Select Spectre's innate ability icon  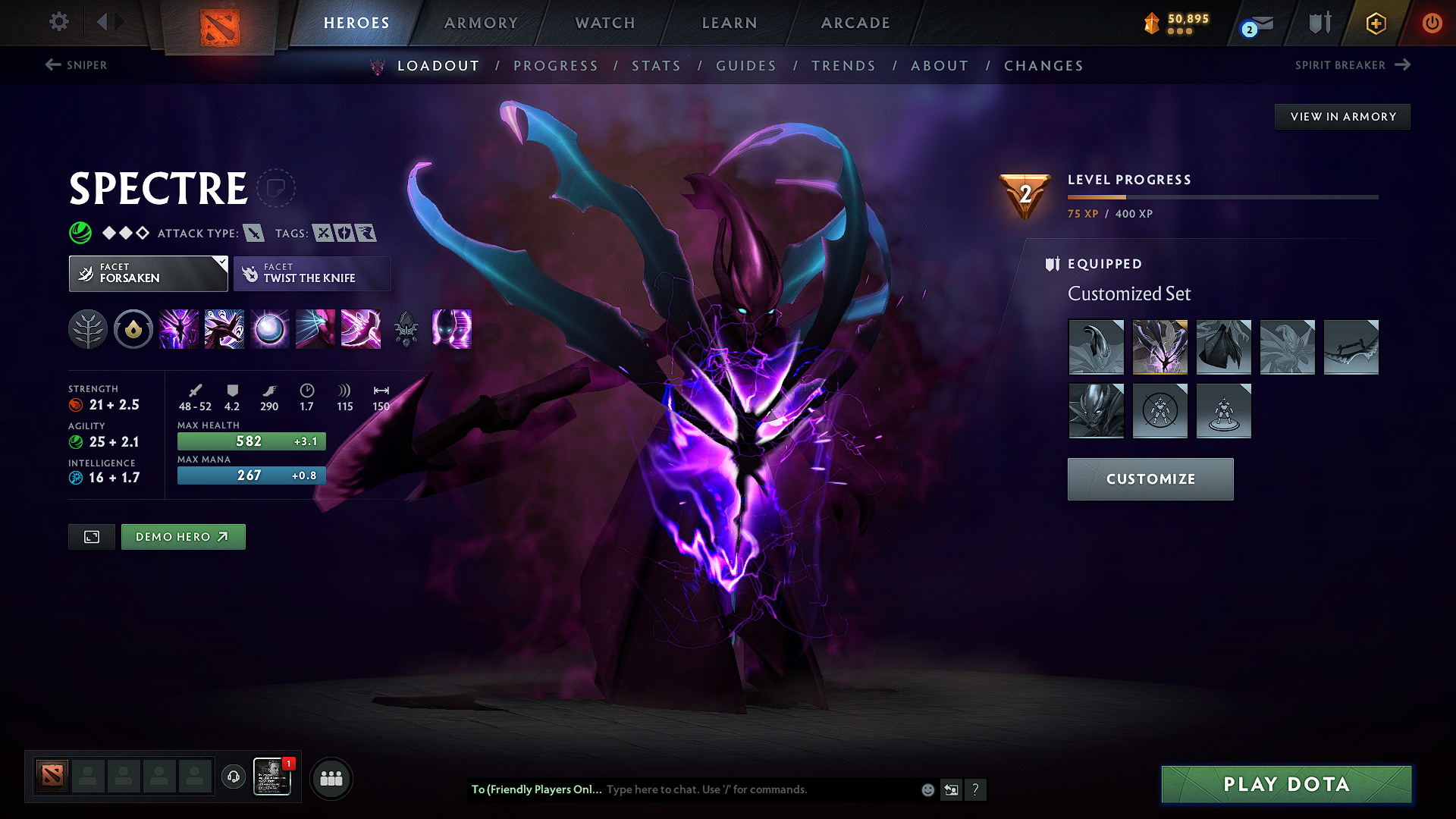click(133, 329)
